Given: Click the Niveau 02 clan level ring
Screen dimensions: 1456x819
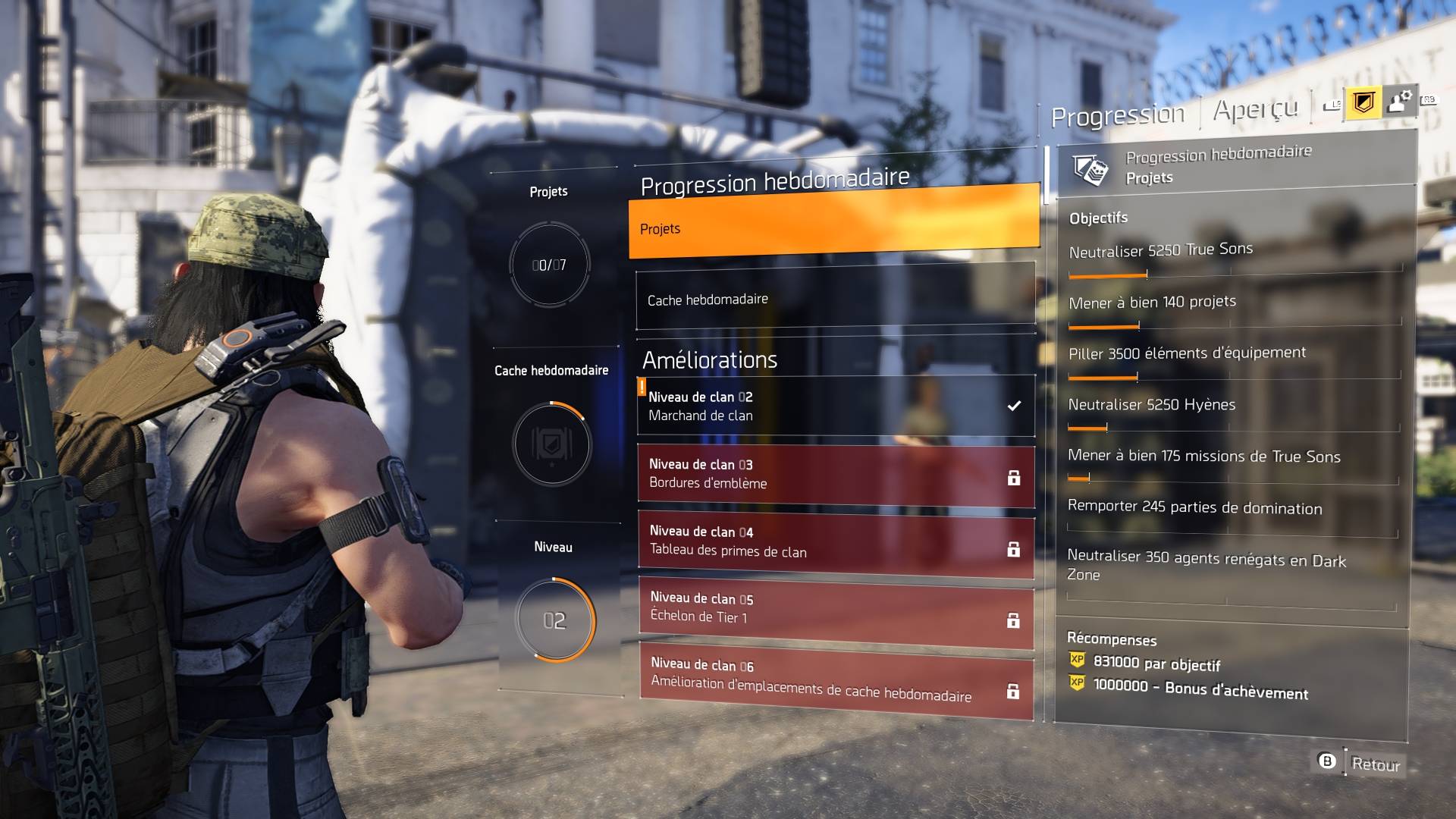Looking at the screenshot, I should [x=554, y=620].
